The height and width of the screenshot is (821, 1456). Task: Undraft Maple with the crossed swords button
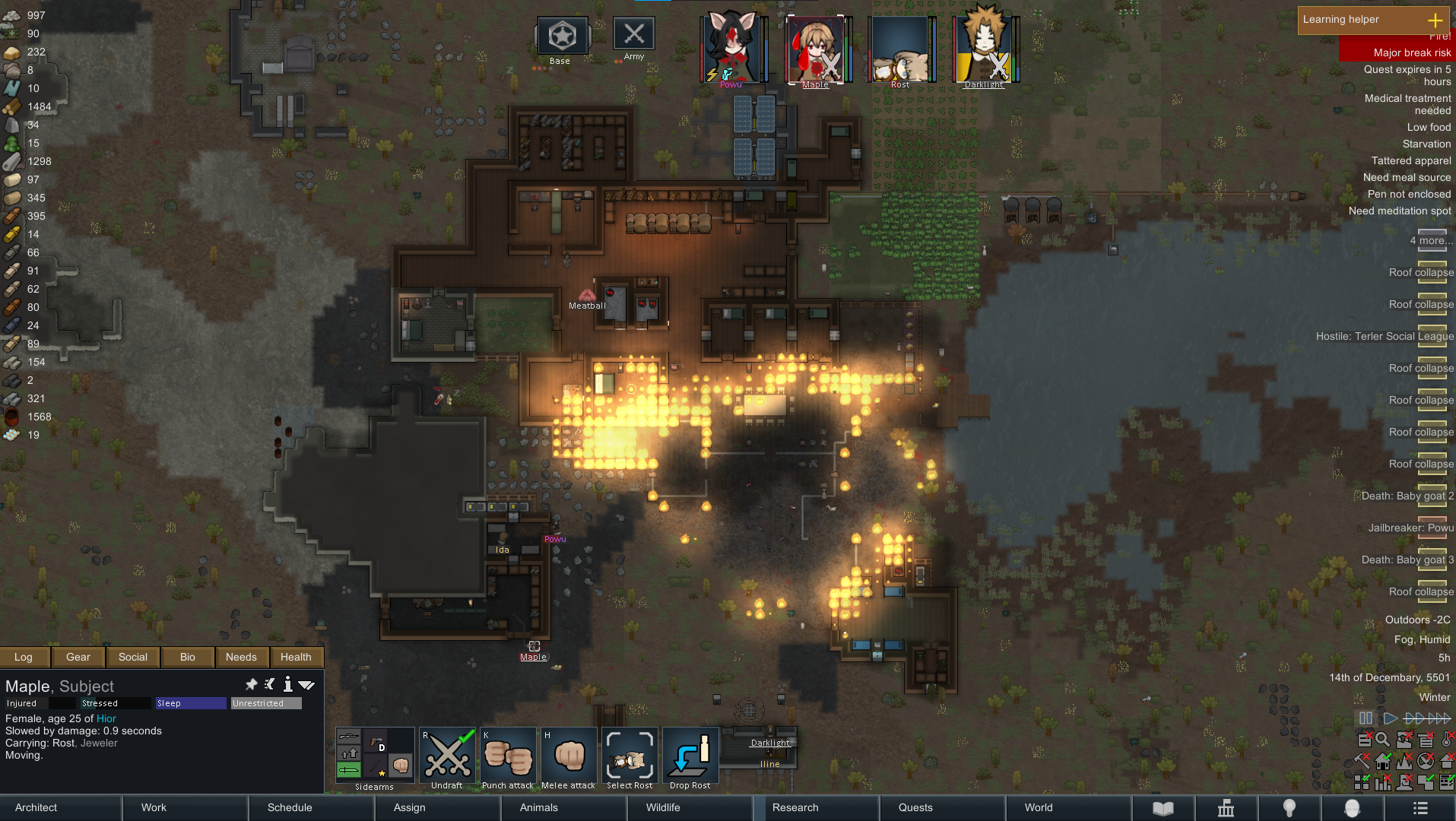click(x=447, y=756)
